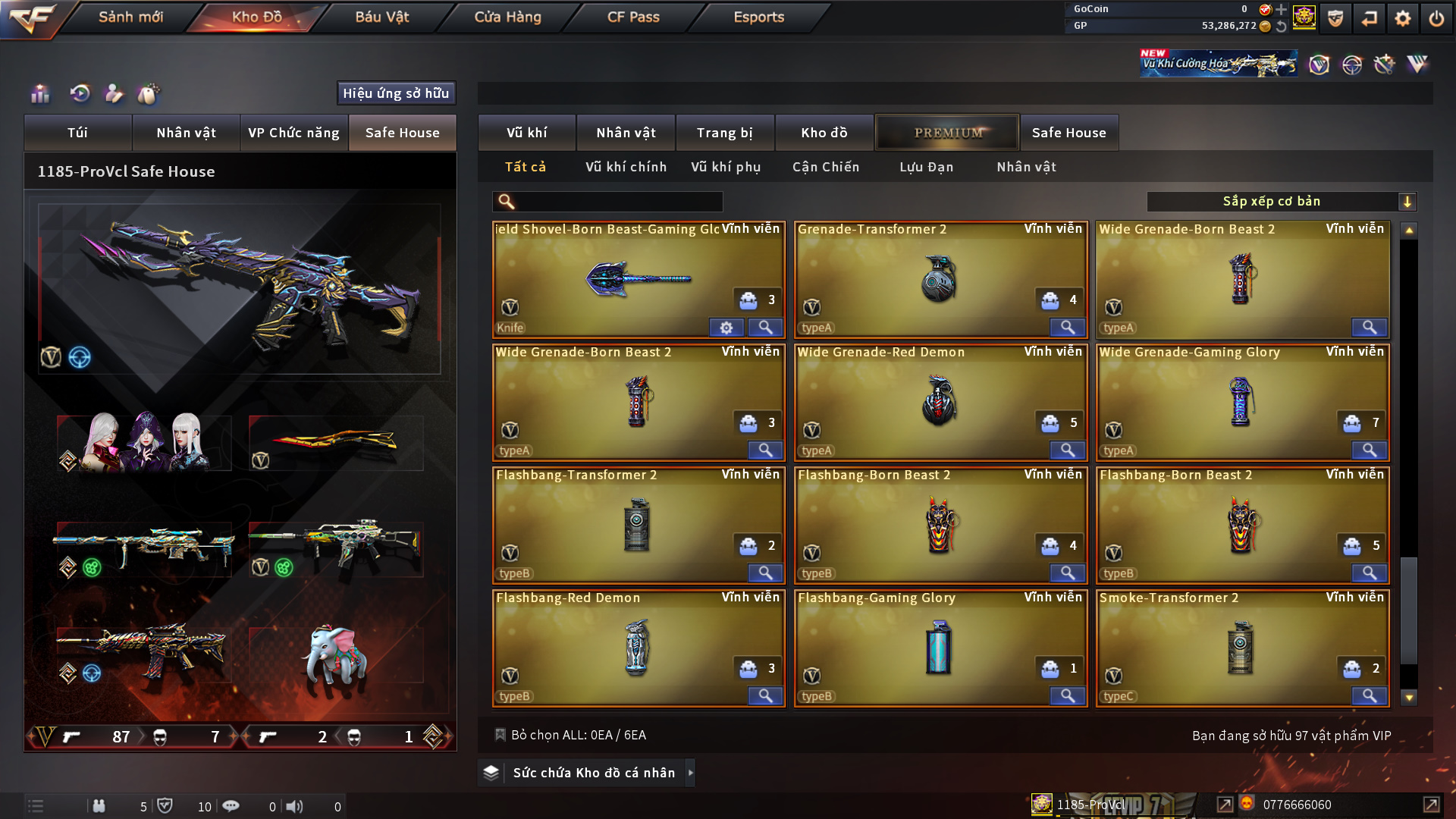The width and height of the screenshot is (1456, 819).
Task: Go to Báu Vật menu
Action: click(x=381, y=17)
